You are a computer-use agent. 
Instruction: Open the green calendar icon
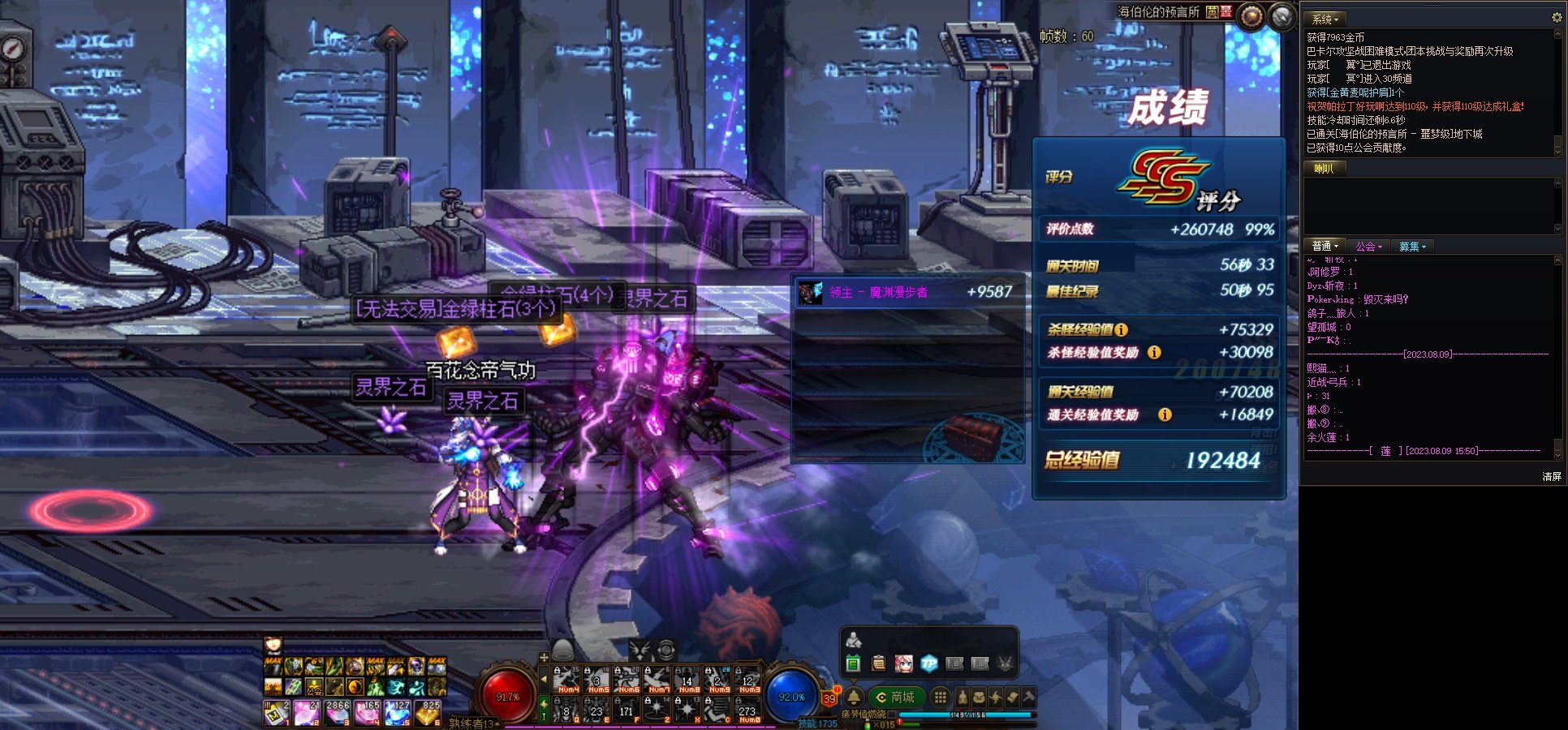click(853, 664)
